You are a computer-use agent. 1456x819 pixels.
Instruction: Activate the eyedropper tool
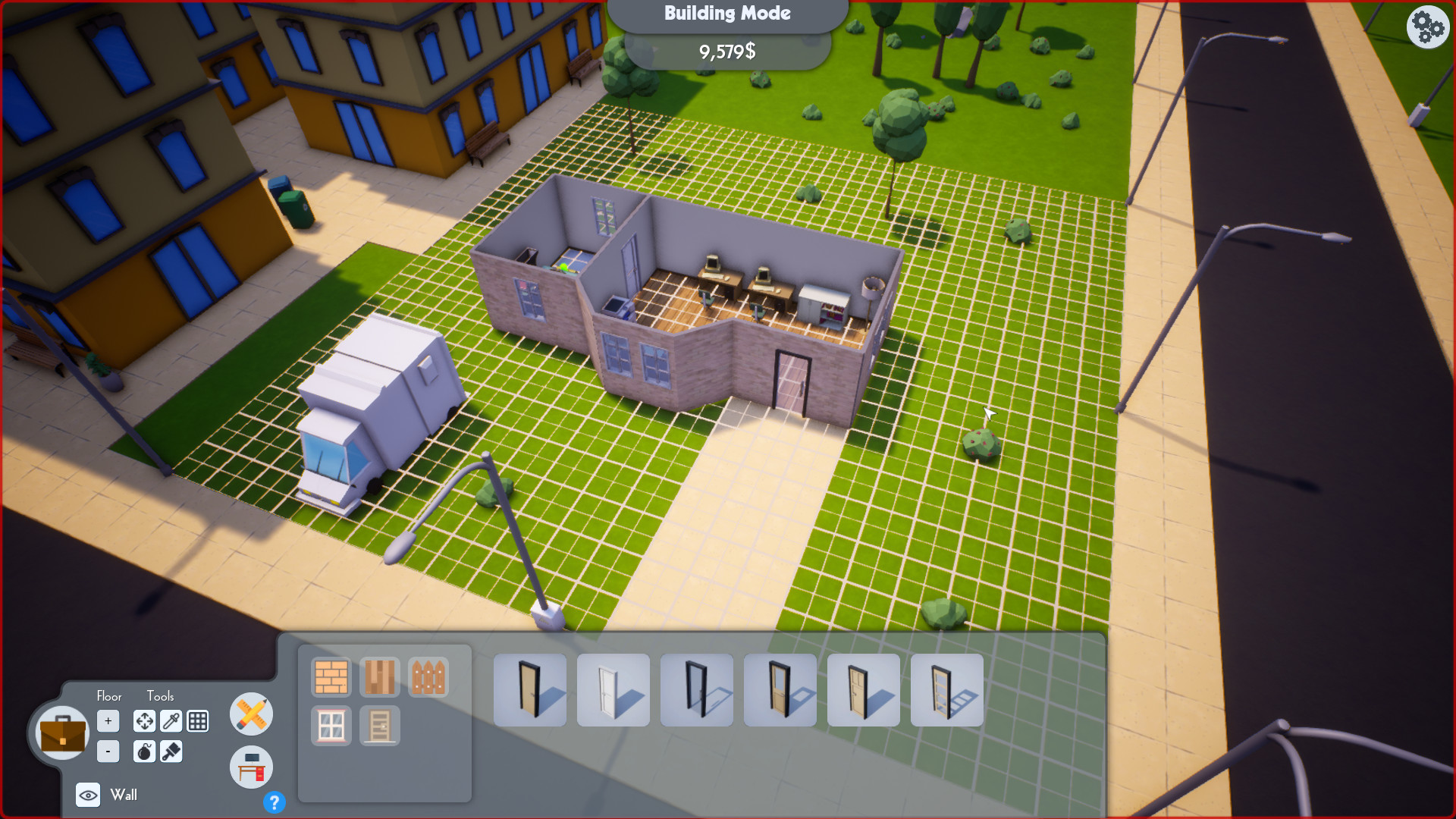tap(171, 720)
